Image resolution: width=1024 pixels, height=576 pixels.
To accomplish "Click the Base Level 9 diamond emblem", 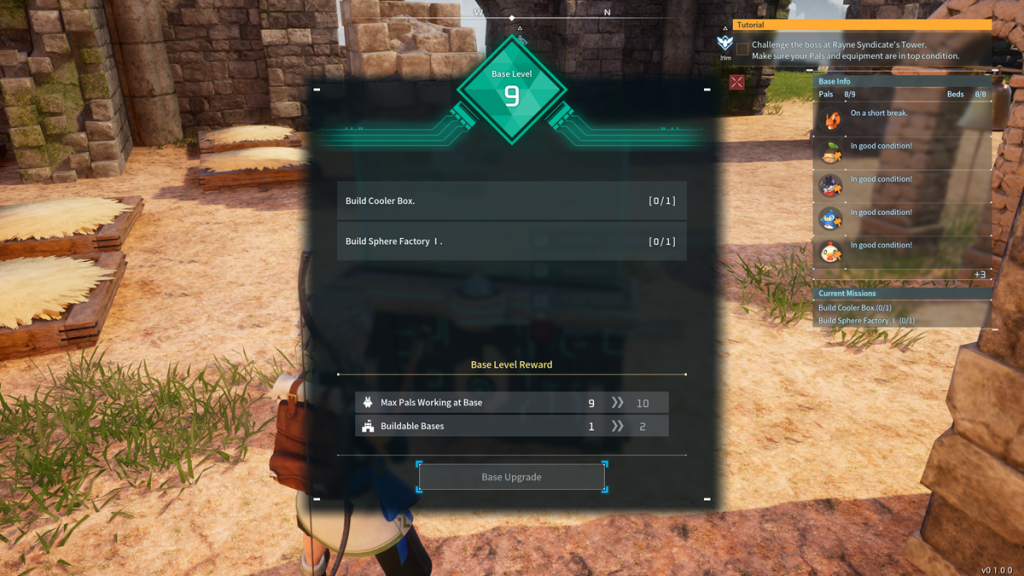I will 512,91.
